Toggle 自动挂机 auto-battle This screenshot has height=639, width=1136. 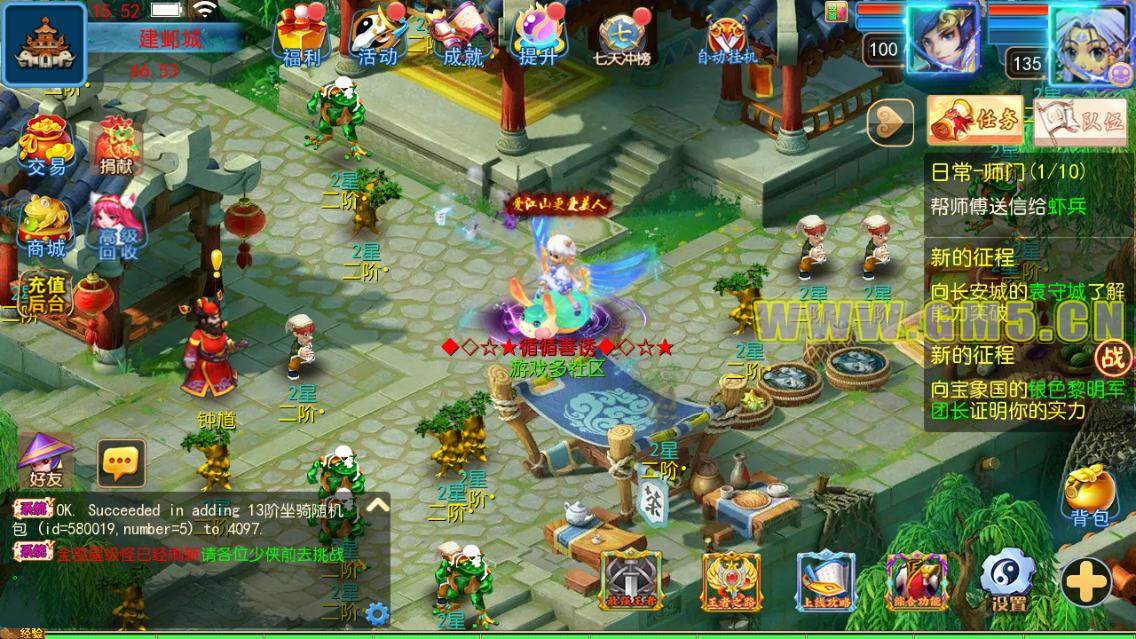point(727,38)
